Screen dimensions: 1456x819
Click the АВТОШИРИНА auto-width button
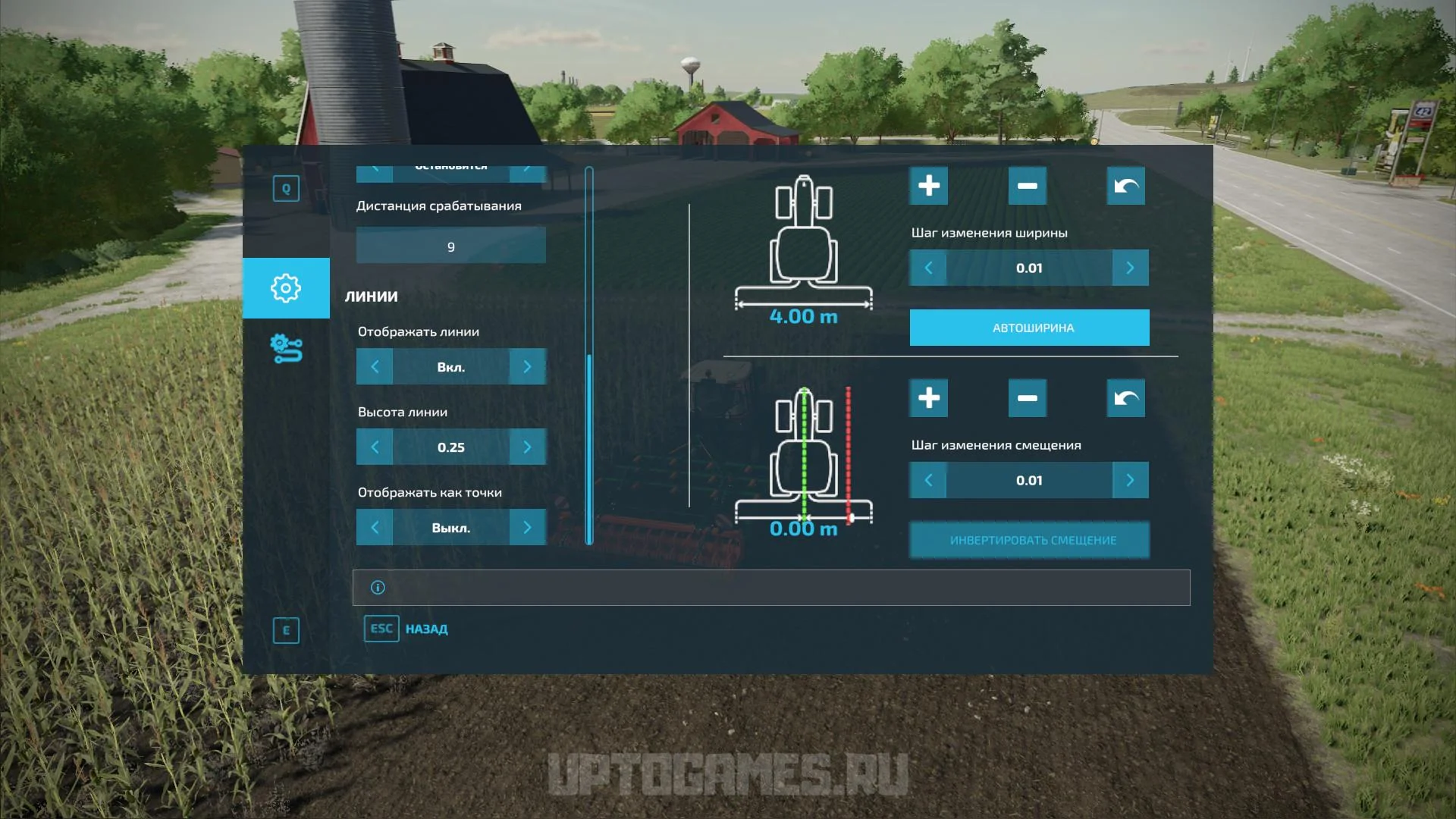tap(1029, 328)
